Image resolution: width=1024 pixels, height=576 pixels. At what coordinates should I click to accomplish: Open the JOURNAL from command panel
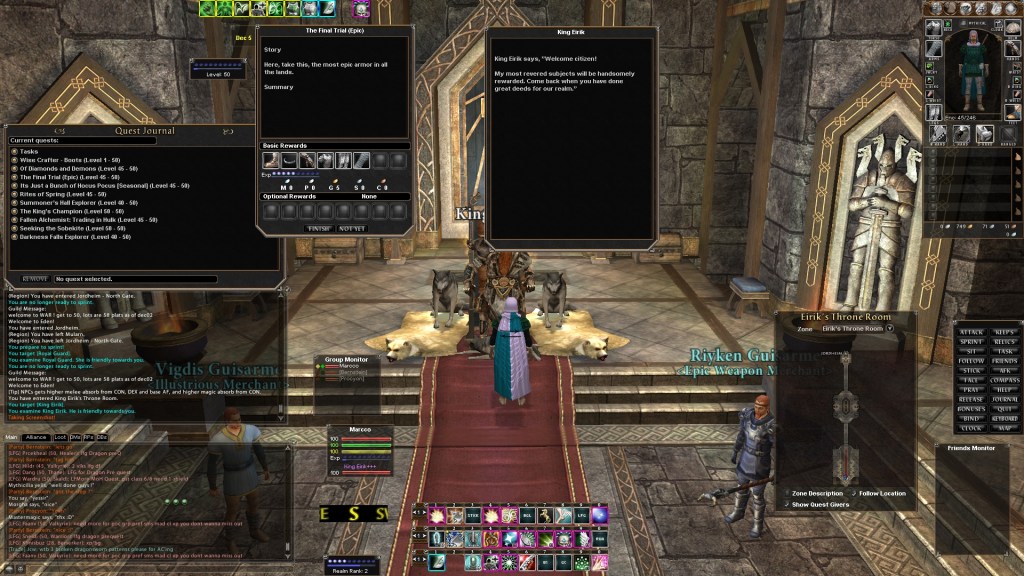pyautogui.click(x=1006, y=398)
